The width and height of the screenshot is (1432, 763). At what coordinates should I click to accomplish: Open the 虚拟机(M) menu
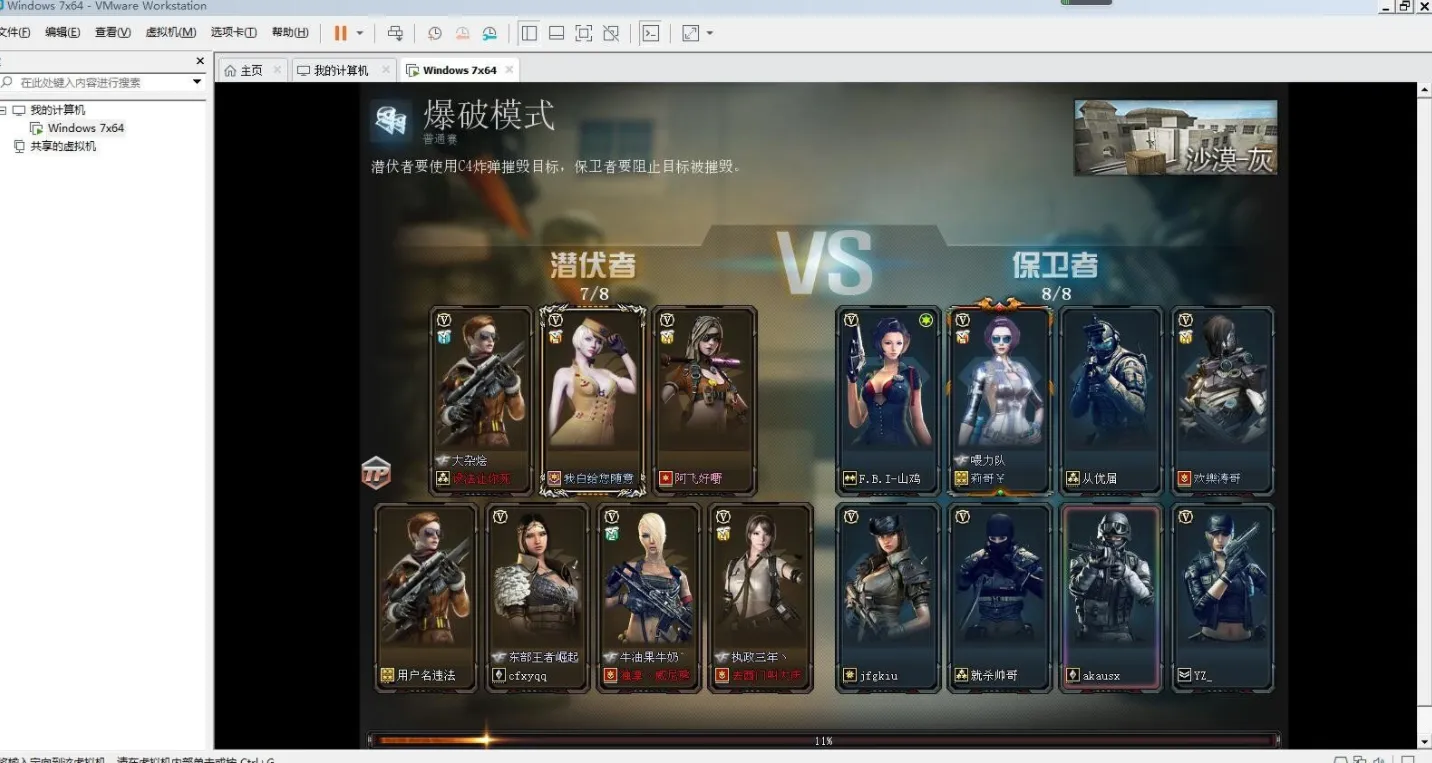click(171, 32)
